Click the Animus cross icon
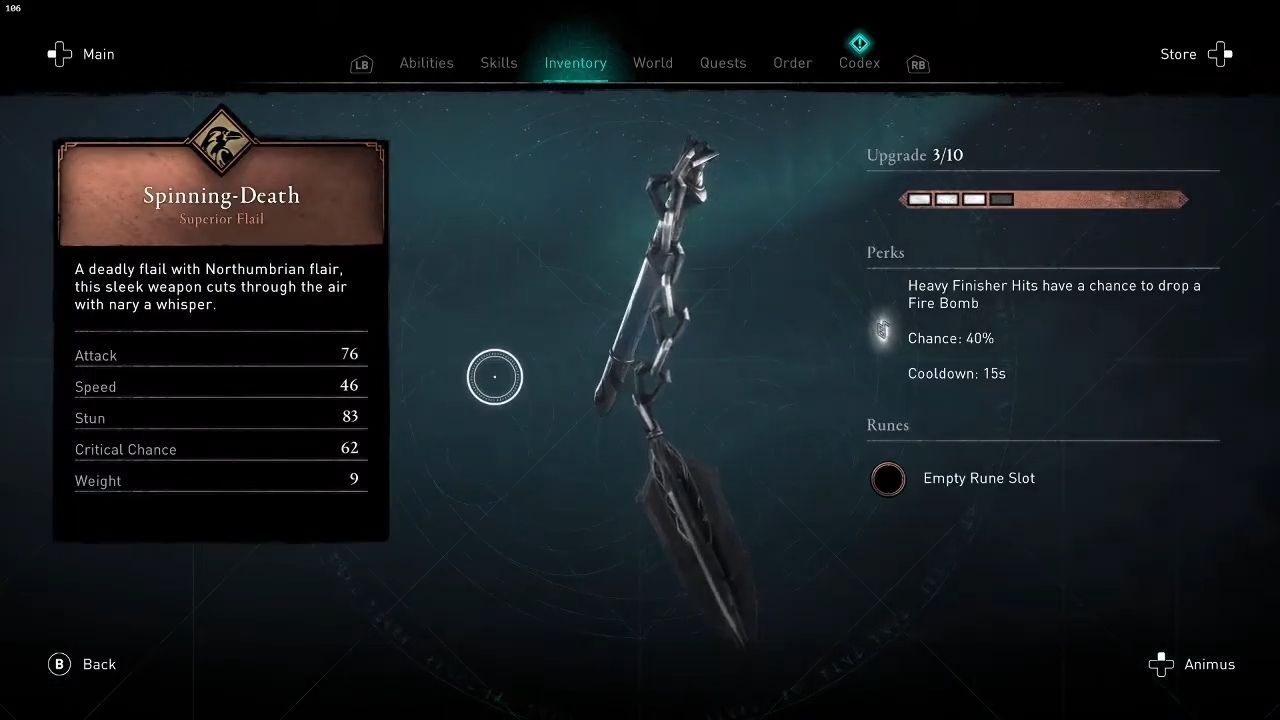Image resolution: width=1280 pixels, height=720 pixels. tap(1161, 664)
